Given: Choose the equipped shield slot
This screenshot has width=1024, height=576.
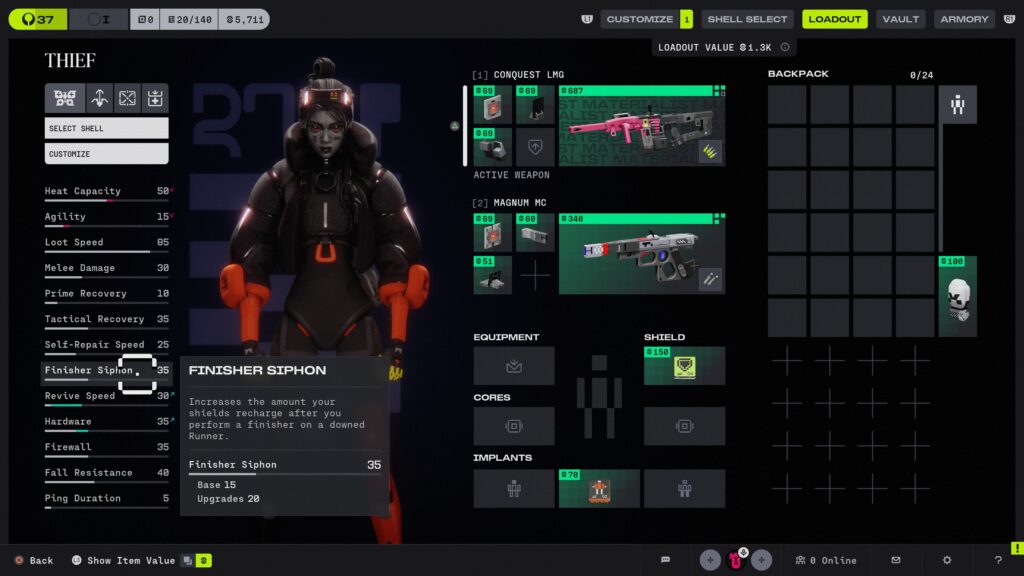Looking at the screenshot, I should pos(684,366).
